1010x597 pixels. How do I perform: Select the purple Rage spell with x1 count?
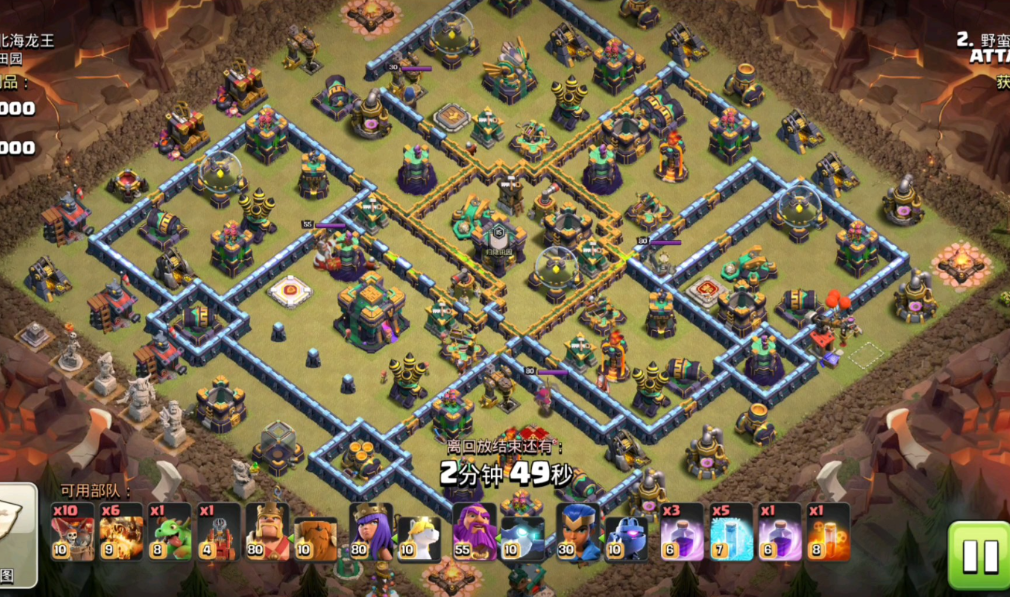click(780, 531)
